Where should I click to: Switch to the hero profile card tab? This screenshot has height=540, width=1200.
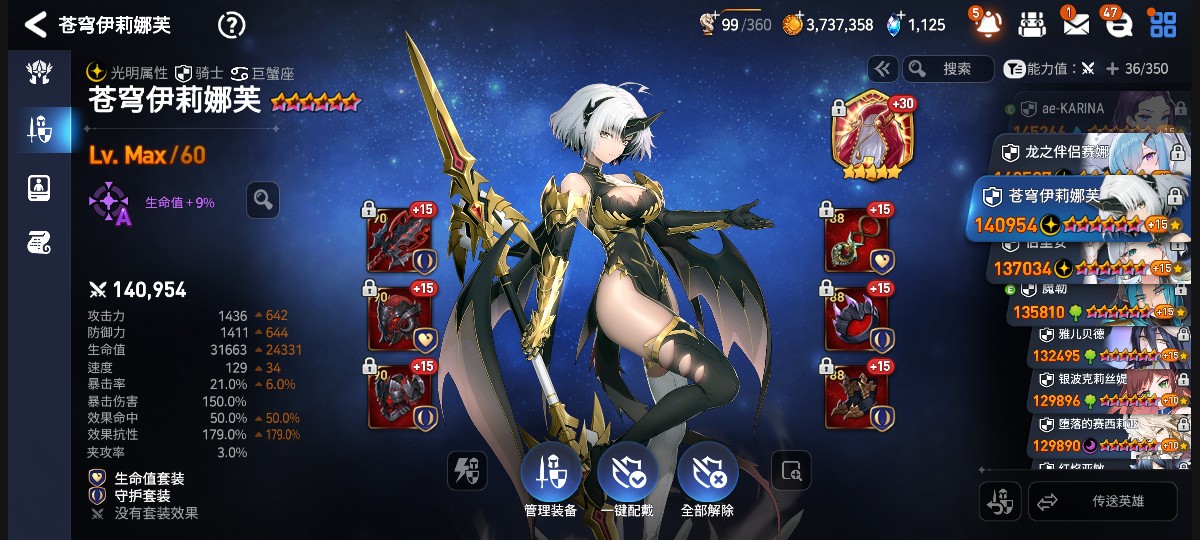pyautogui.click(x=38, y=186)
